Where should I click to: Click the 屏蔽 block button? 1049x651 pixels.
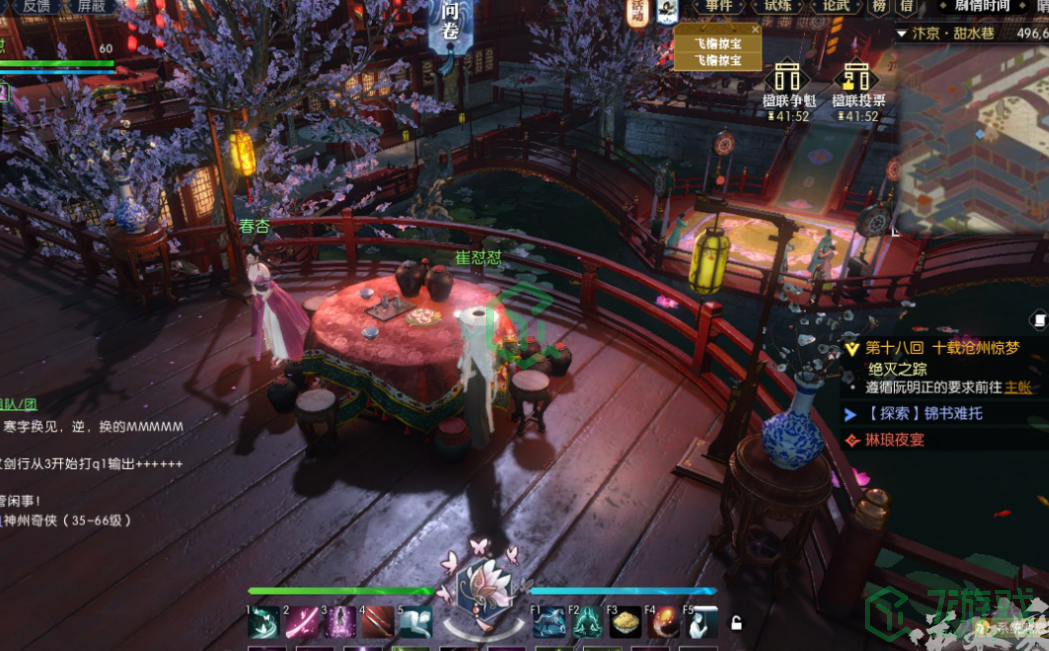91,6
